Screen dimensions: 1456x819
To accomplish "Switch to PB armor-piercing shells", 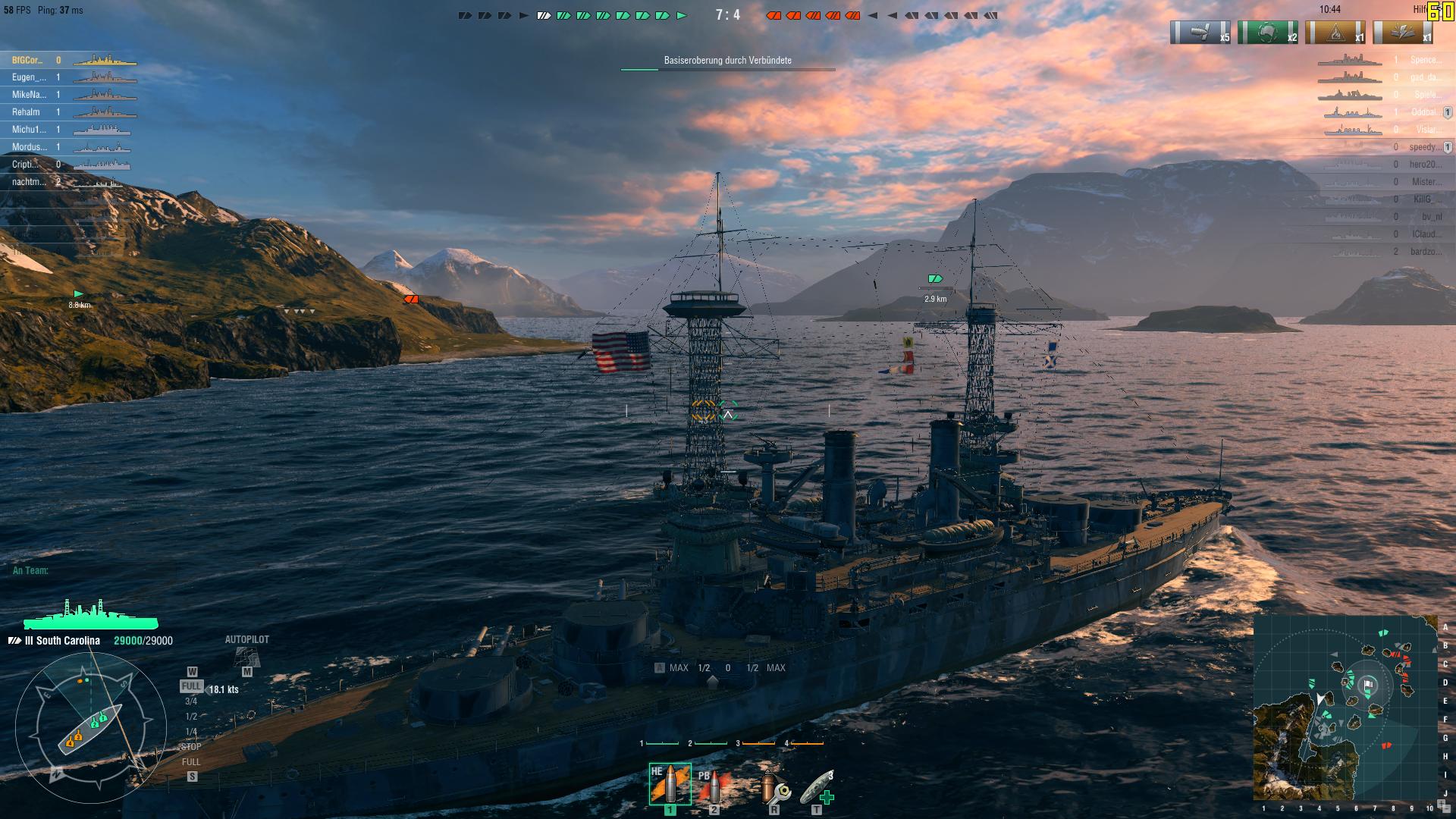I will coord(711,786).
